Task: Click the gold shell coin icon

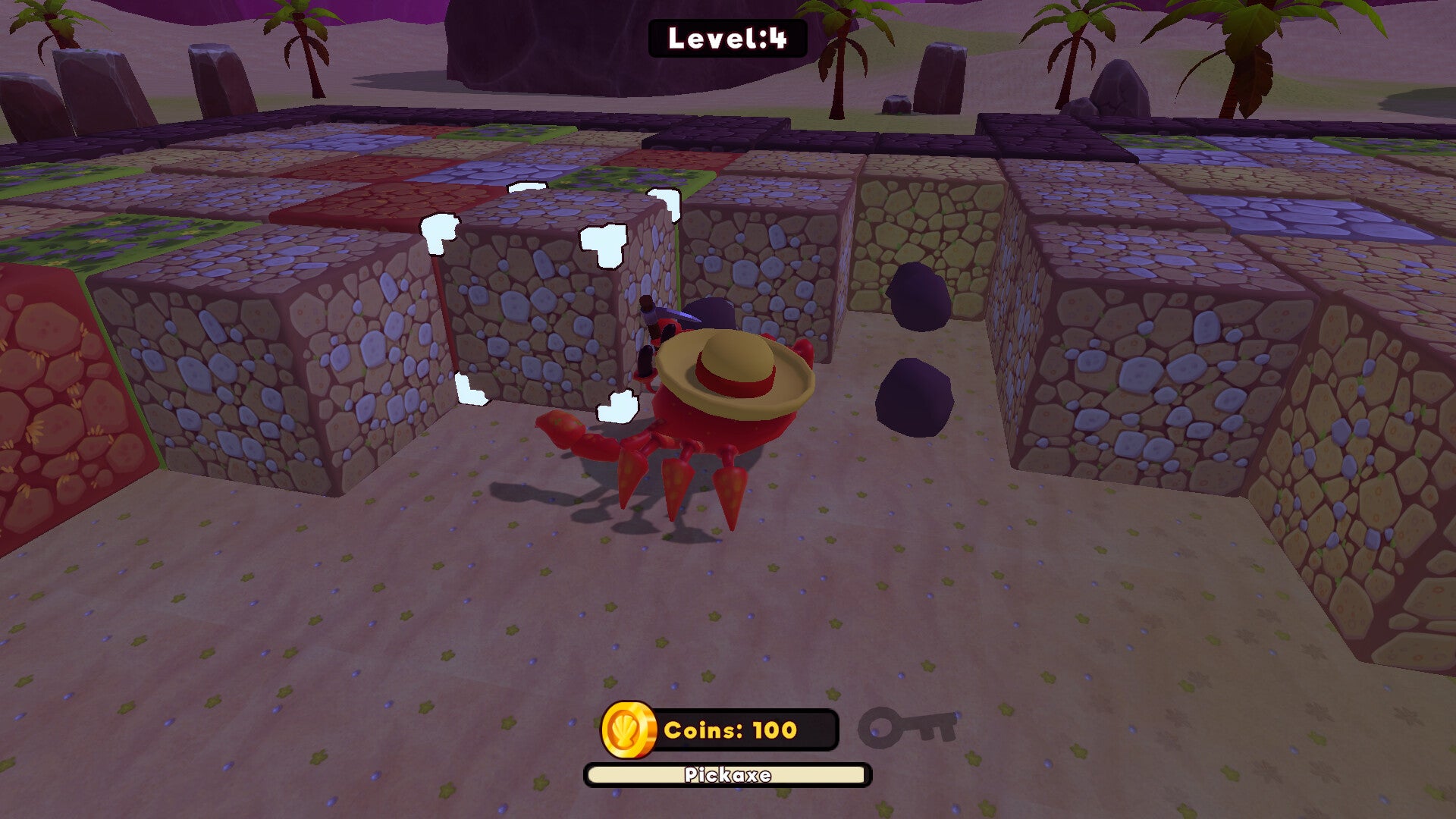Action: (x=628, y=730)
